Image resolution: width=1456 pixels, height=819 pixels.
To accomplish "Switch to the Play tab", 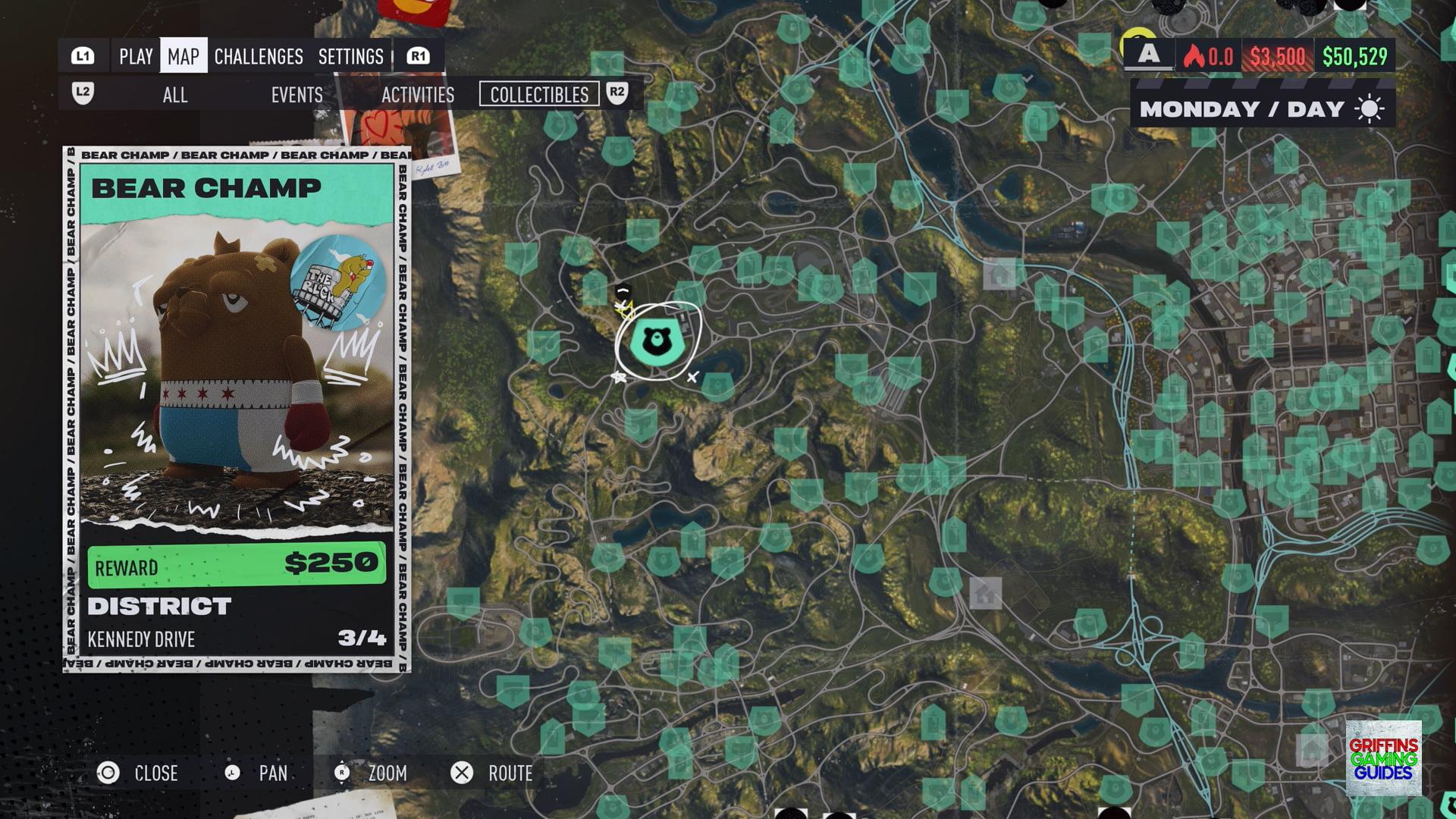I will (136, 56).
